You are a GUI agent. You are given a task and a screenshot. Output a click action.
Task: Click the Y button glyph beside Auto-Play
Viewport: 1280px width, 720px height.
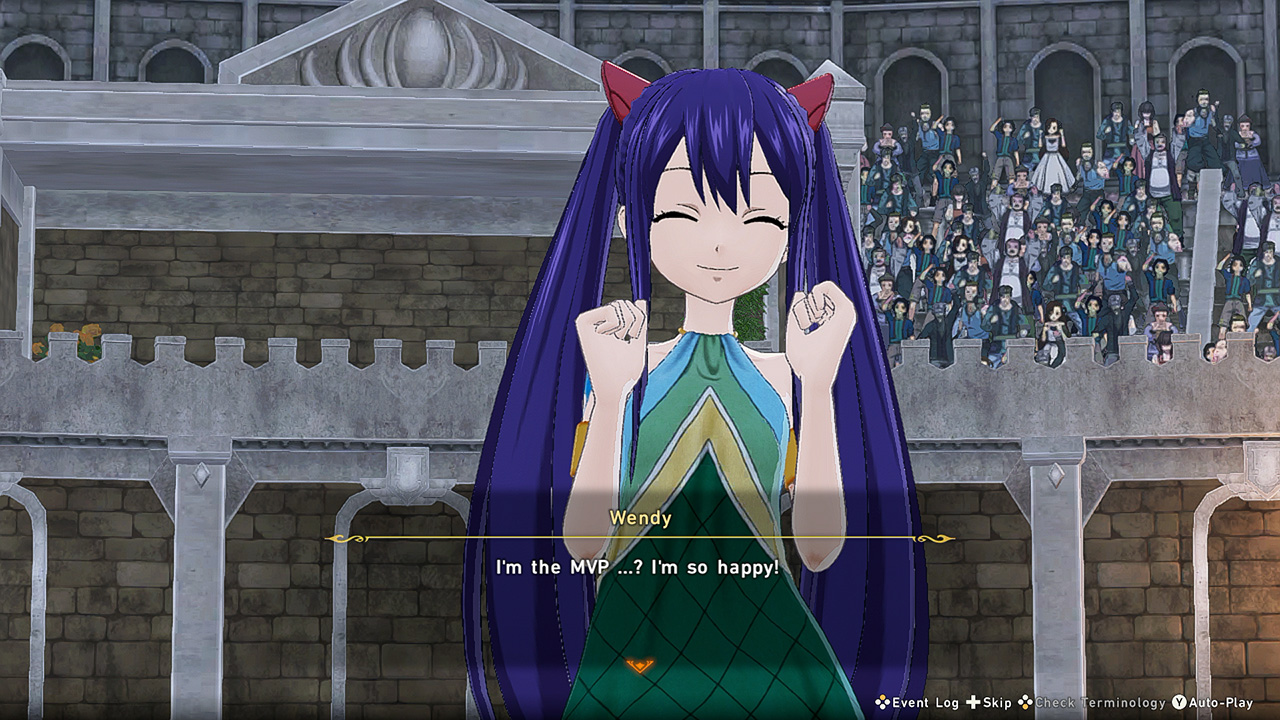(x=1179, y=703)
